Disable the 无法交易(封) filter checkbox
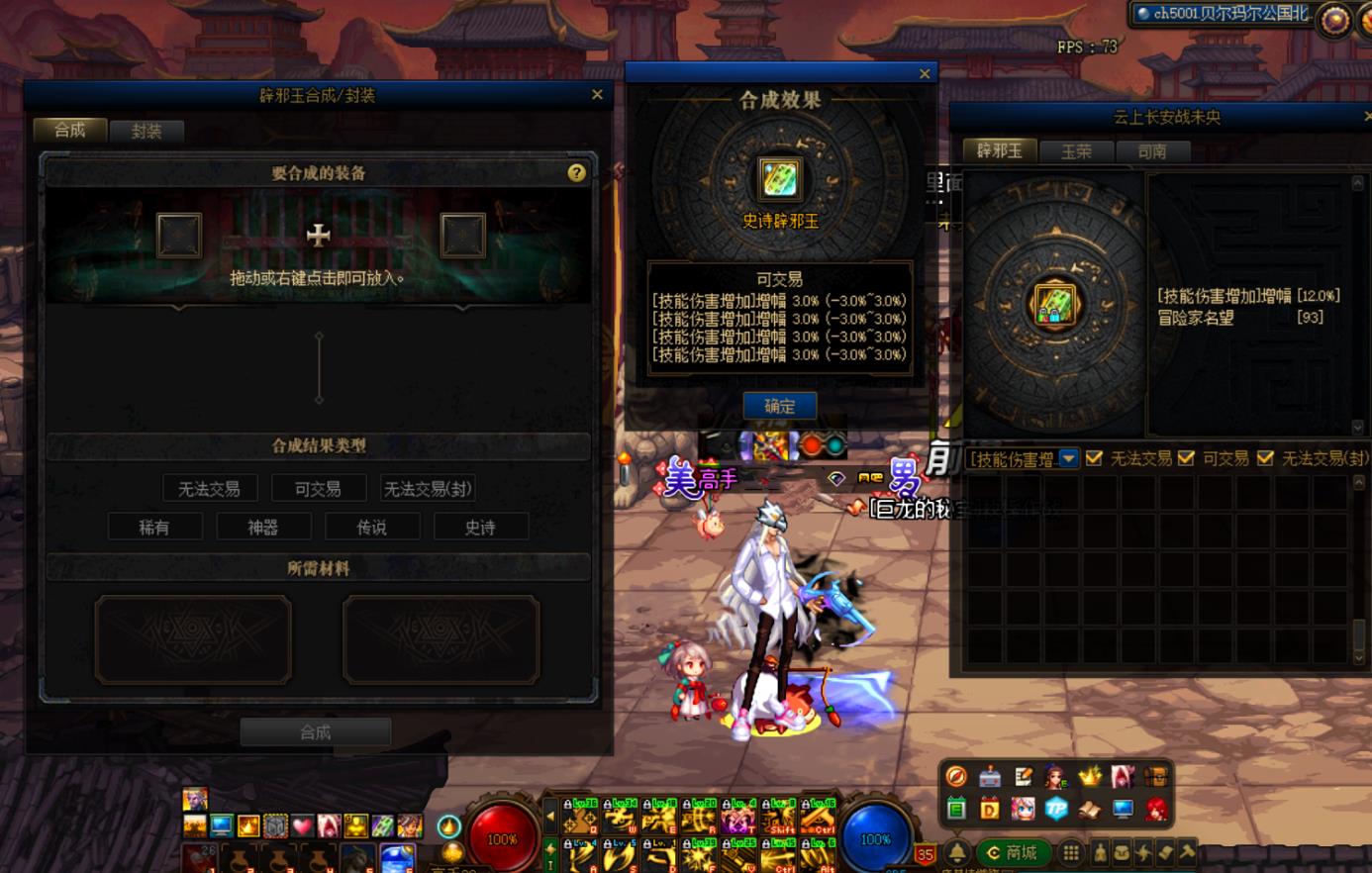This screenshot has width=1372, height=873. [1264, 458]
